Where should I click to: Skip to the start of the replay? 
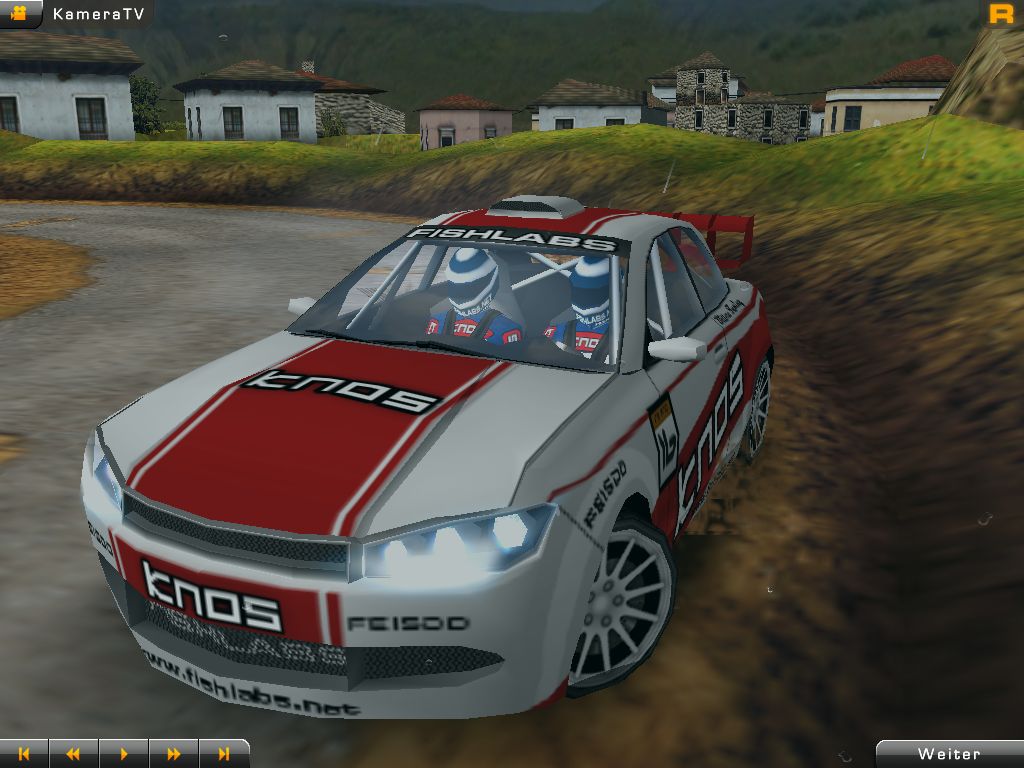[24, 754]
